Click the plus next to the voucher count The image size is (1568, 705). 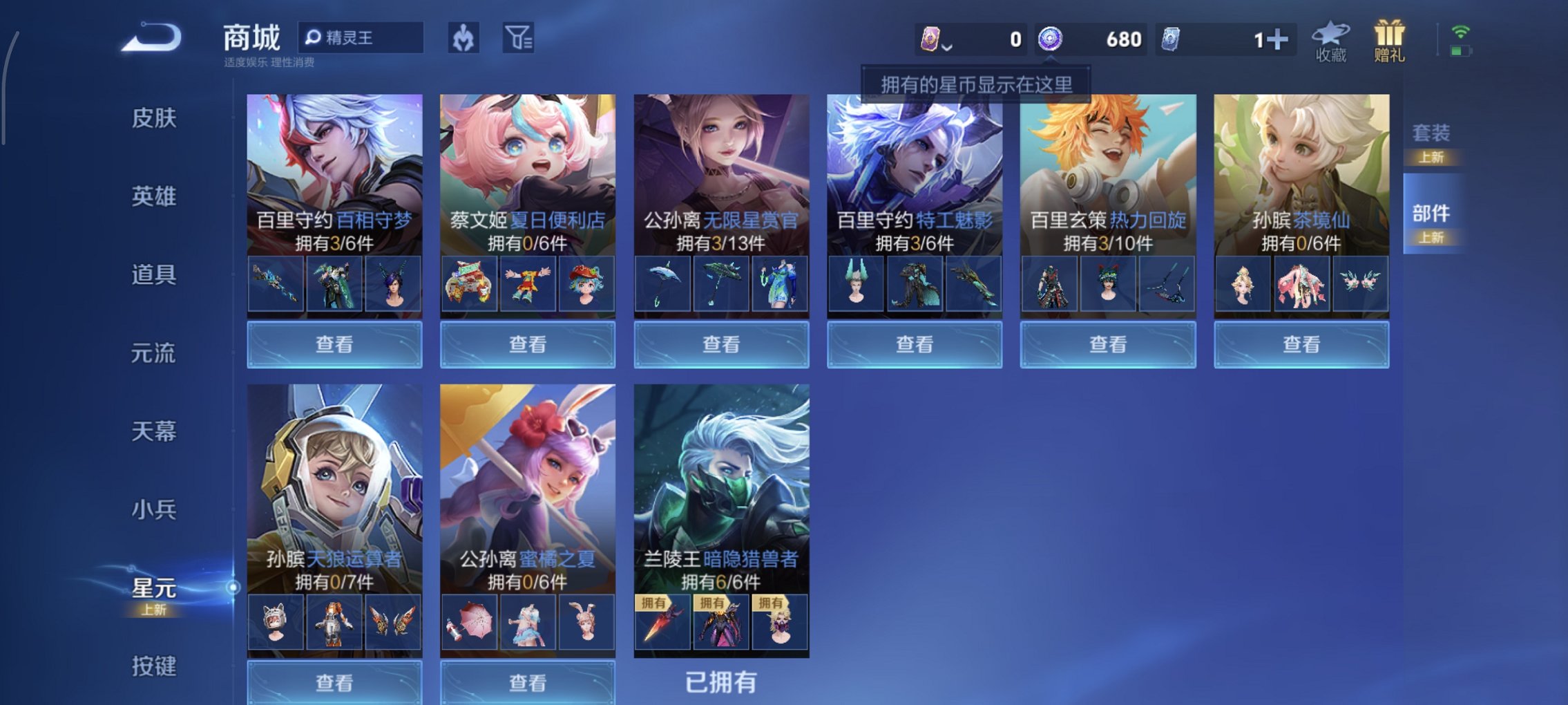pyautogui.click(x=1277, y=38)
